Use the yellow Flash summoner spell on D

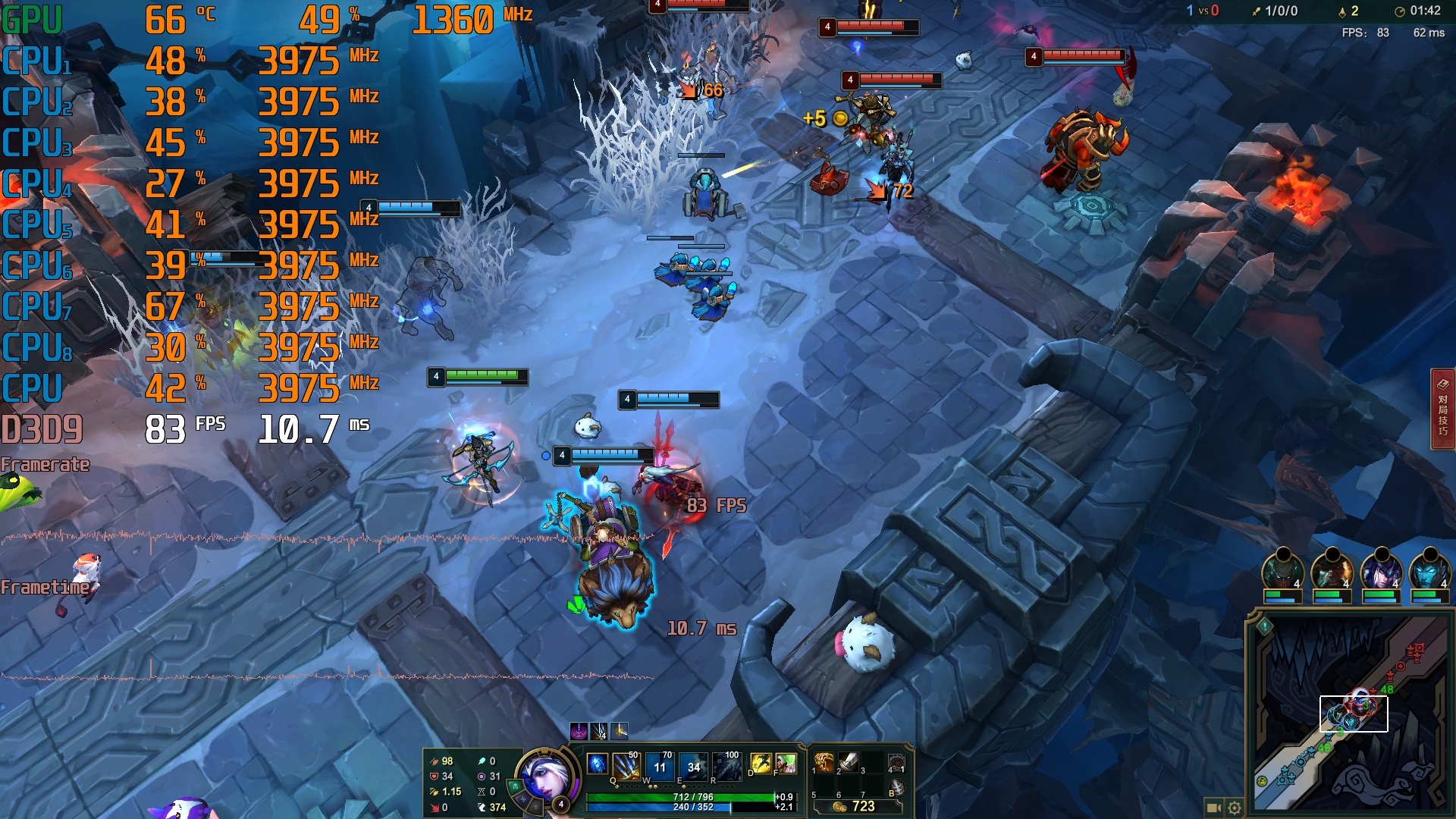pyautogui.click(x=761, y=764)
